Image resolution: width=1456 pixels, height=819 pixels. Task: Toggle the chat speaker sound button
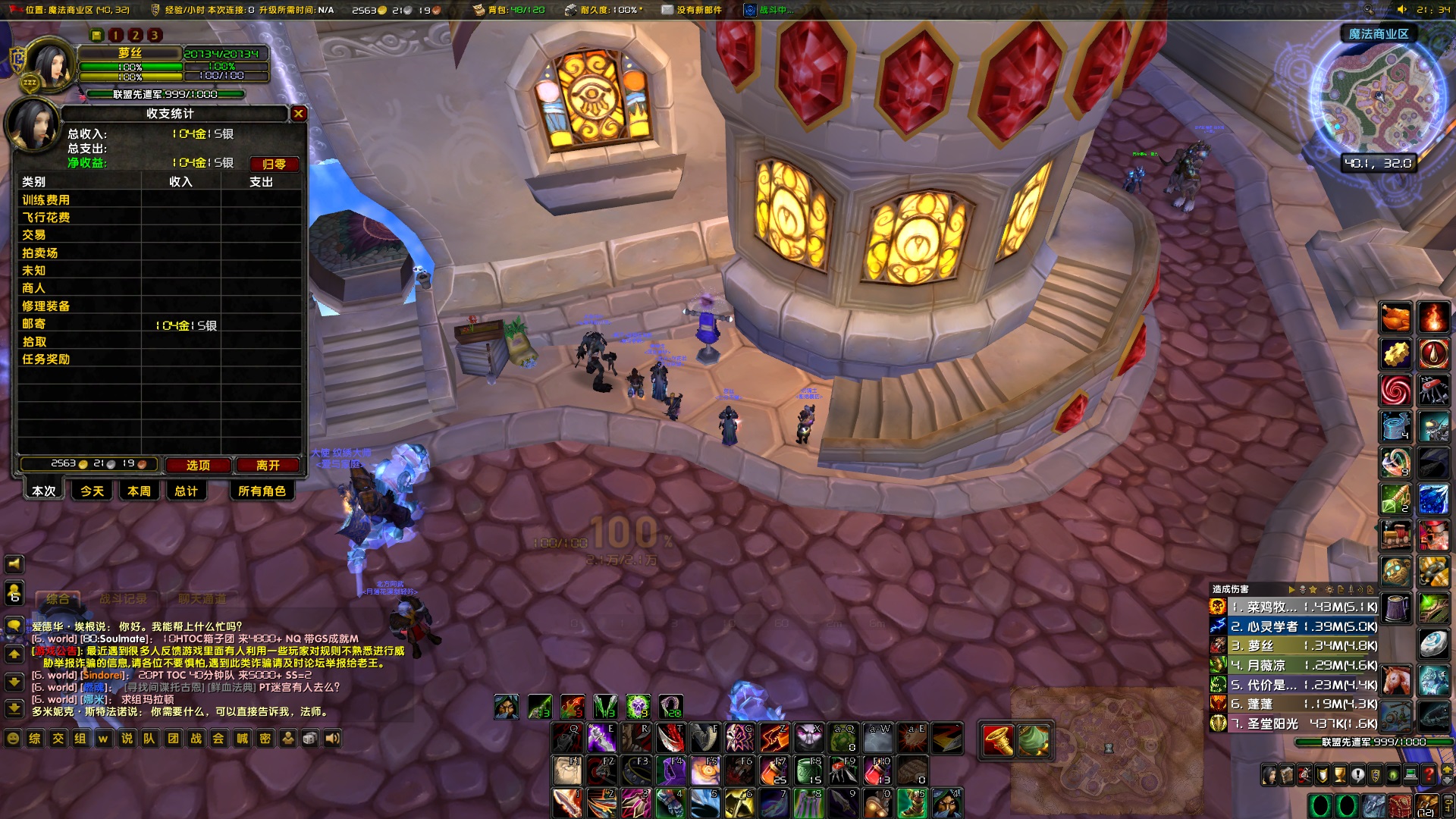click(x=333, y=739)
